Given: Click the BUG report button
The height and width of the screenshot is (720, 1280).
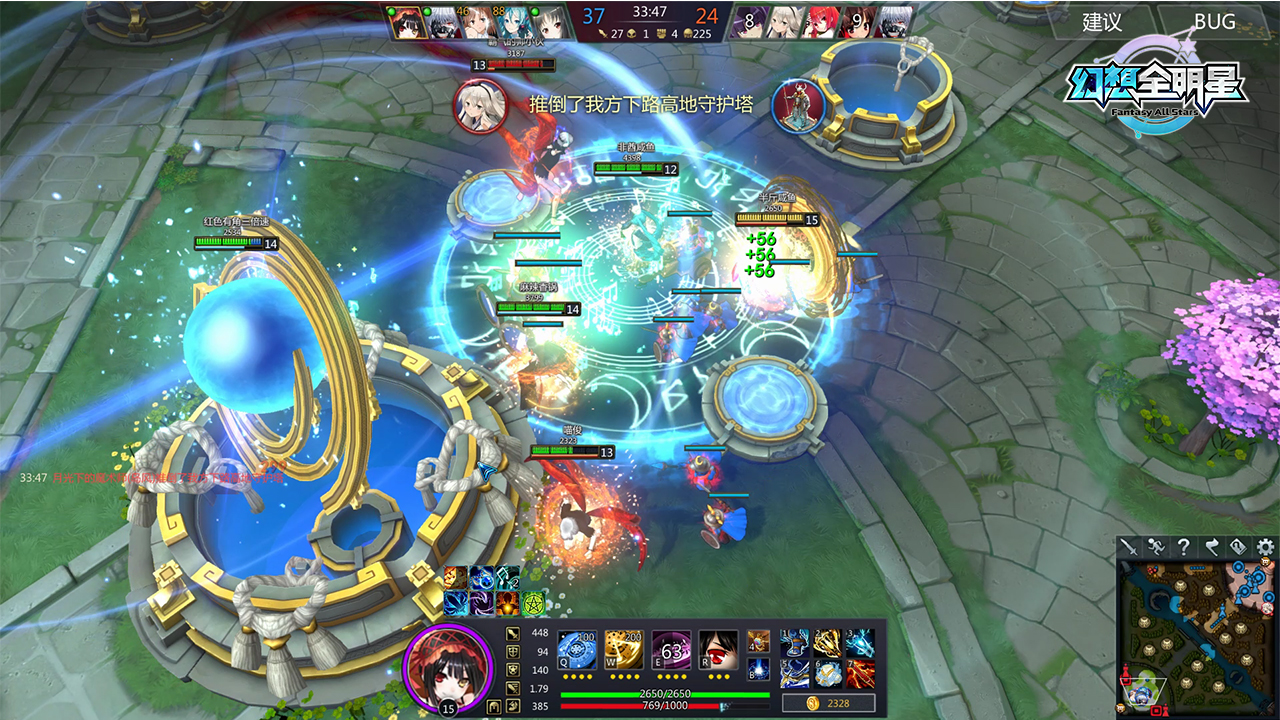Looking at the screenshot, I should (x=1214, y=22).
